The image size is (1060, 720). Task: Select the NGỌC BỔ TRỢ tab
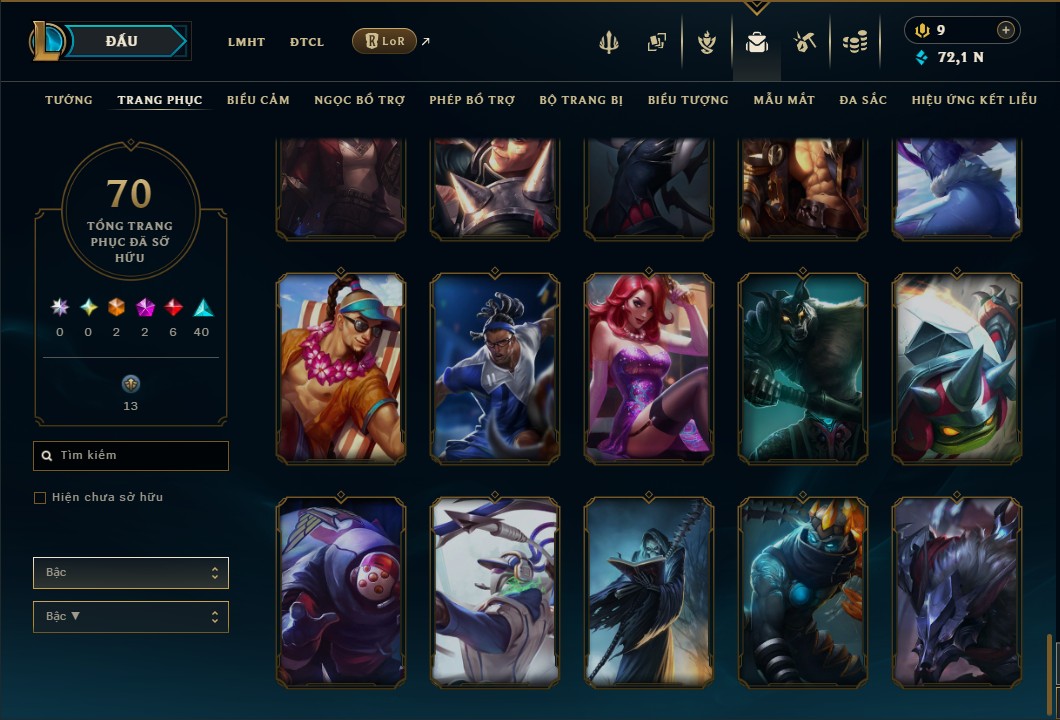tap(359, 100)
